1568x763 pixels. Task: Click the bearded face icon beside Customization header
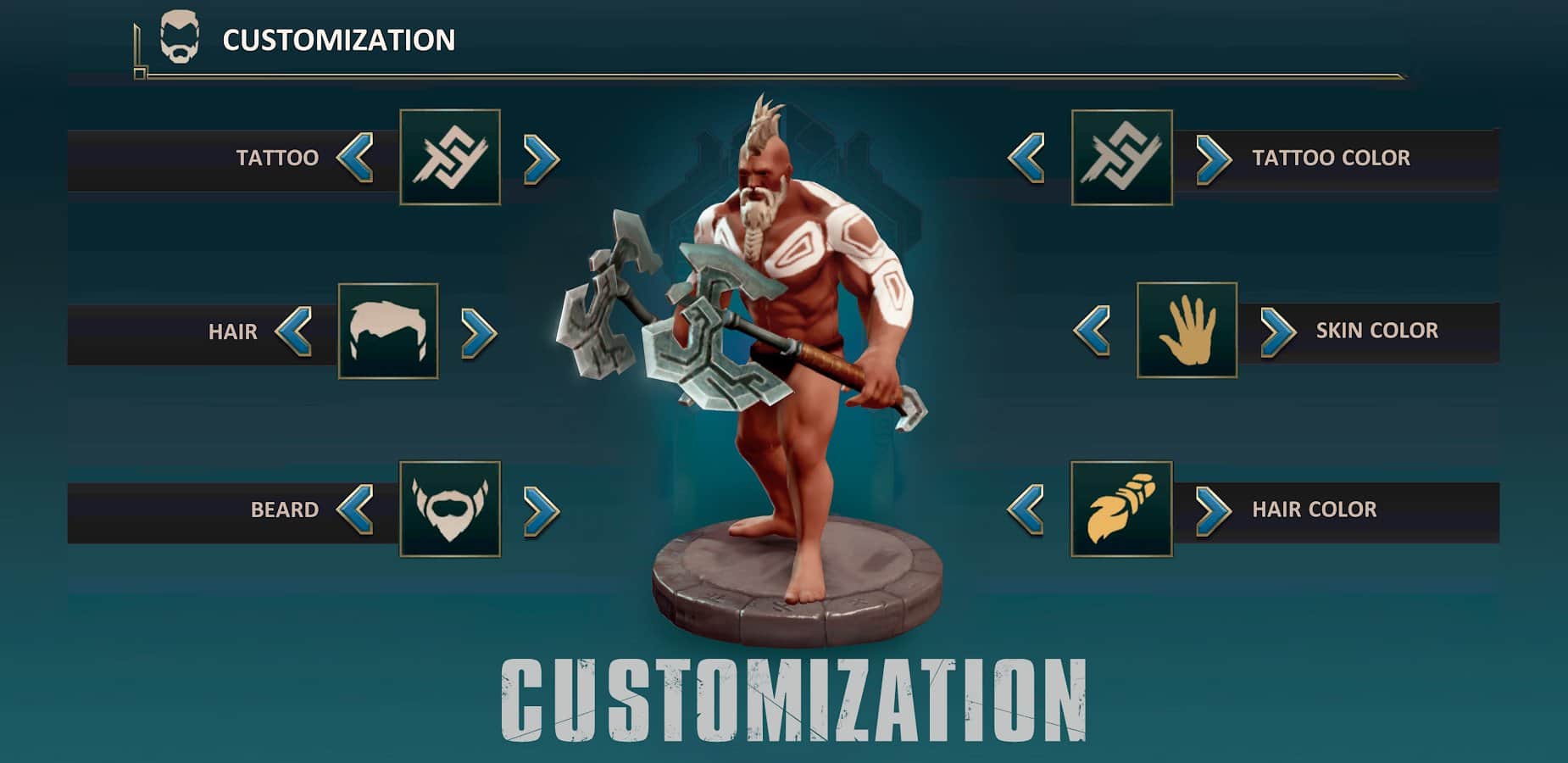(181, 38)
